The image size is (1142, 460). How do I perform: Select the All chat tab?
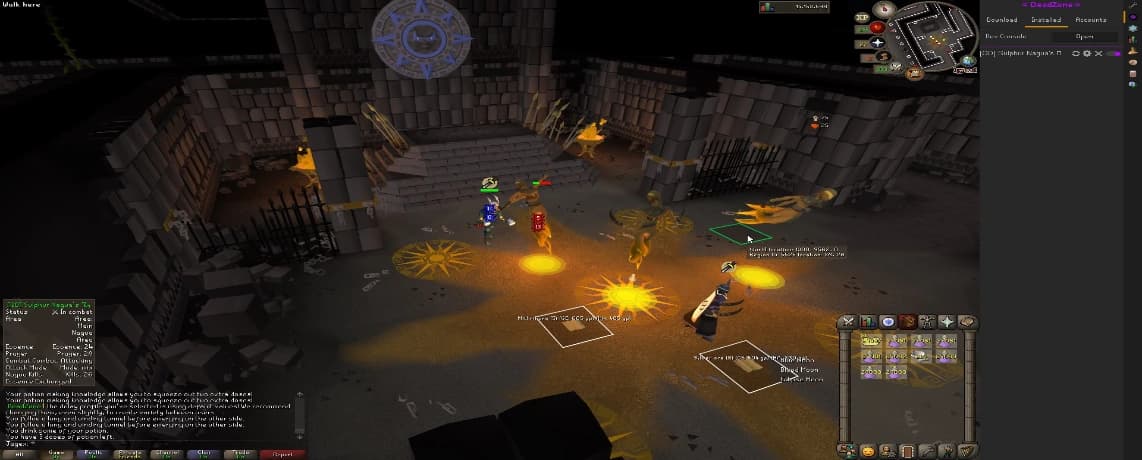[19, 453]
